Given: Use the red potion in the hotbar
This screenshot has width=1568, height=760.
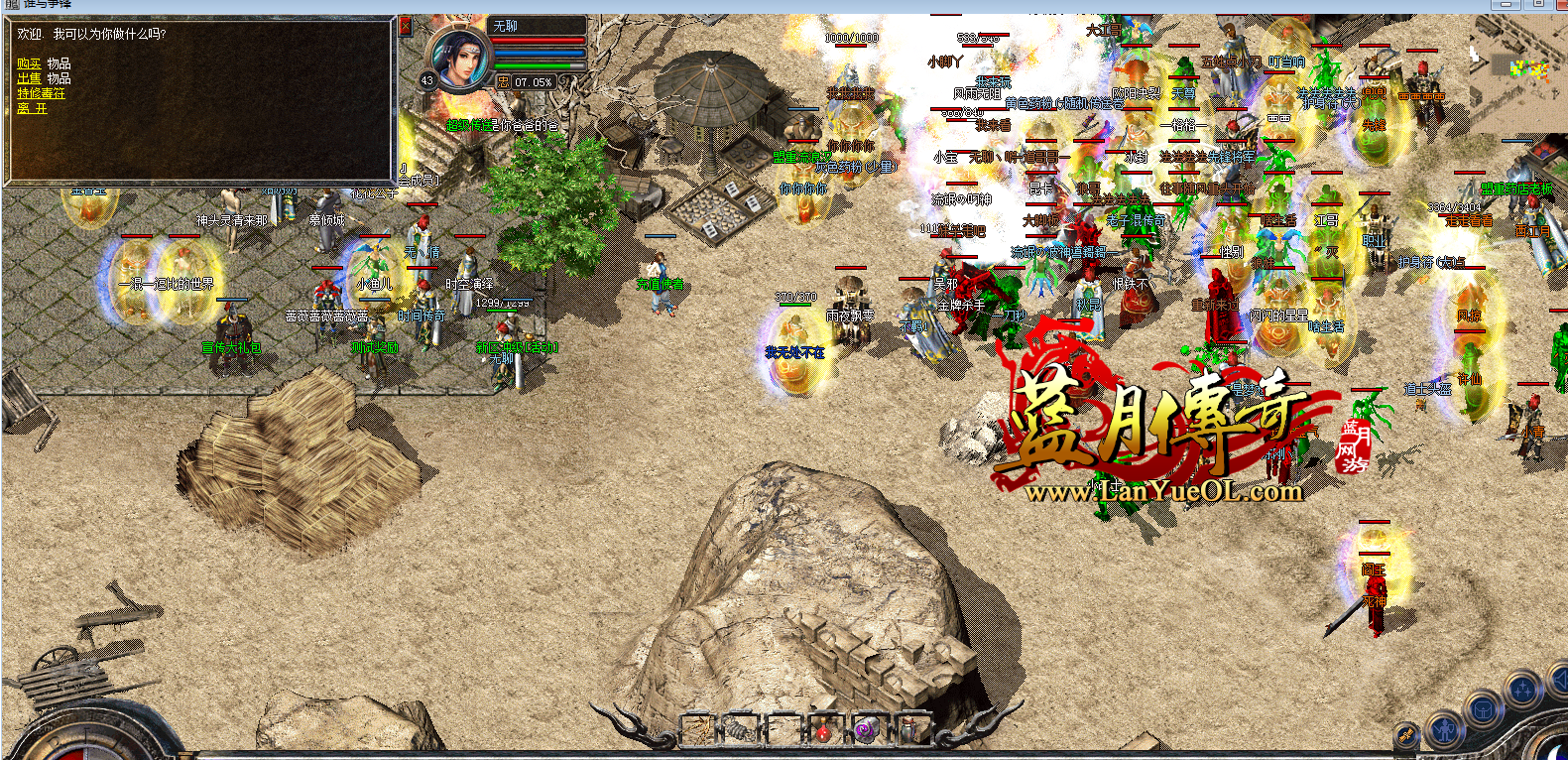Looking at the screenshot, I should [822, 732].
